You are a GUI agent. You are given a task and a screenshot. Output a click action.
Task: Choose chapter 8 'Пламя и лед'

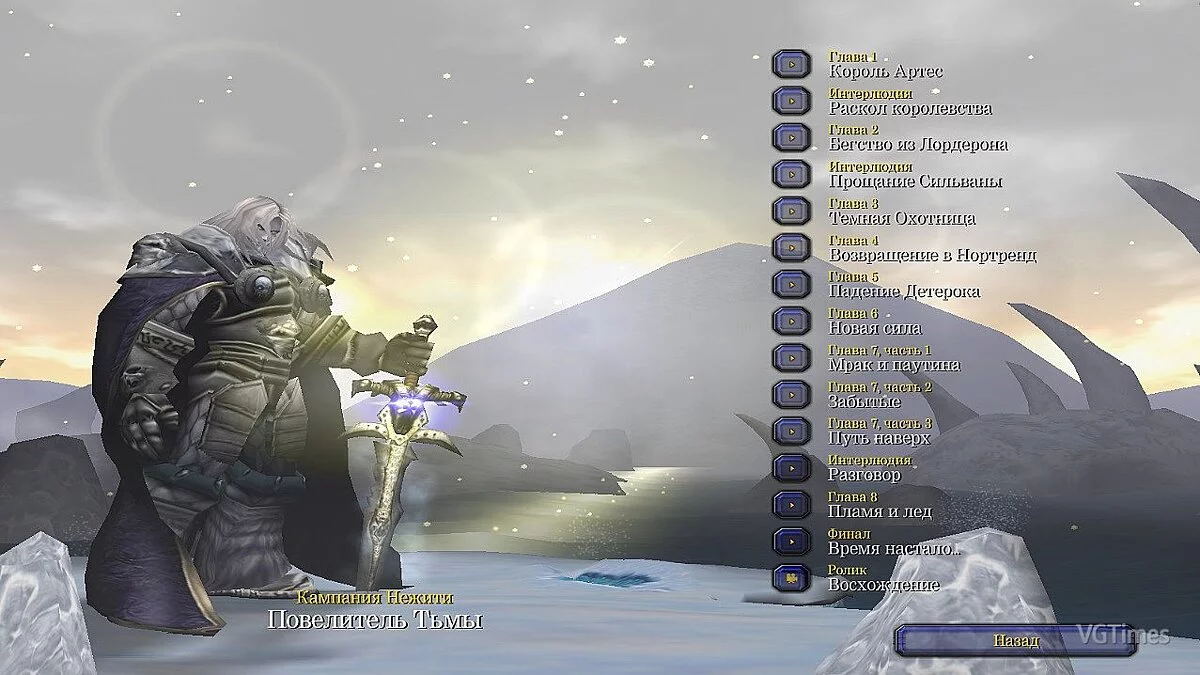click(x=791, y=504)
